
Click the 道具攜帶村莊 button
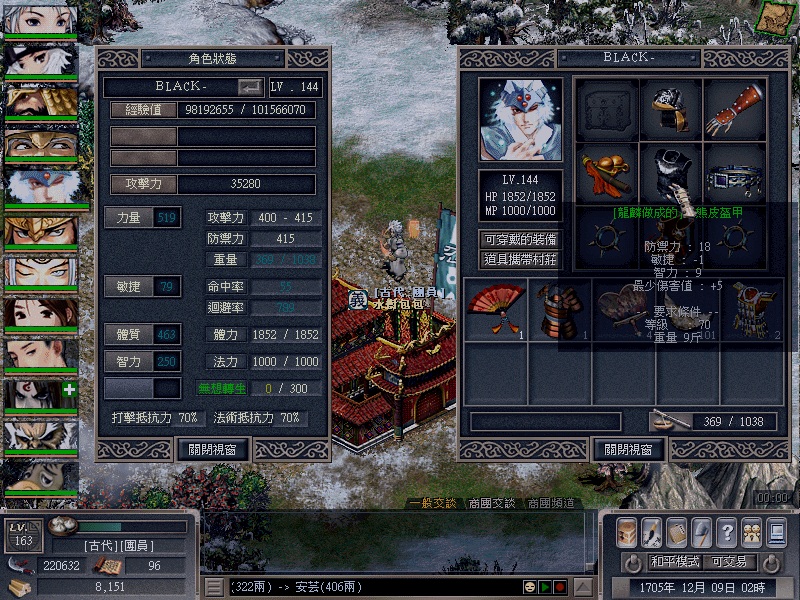coord(520,260)
